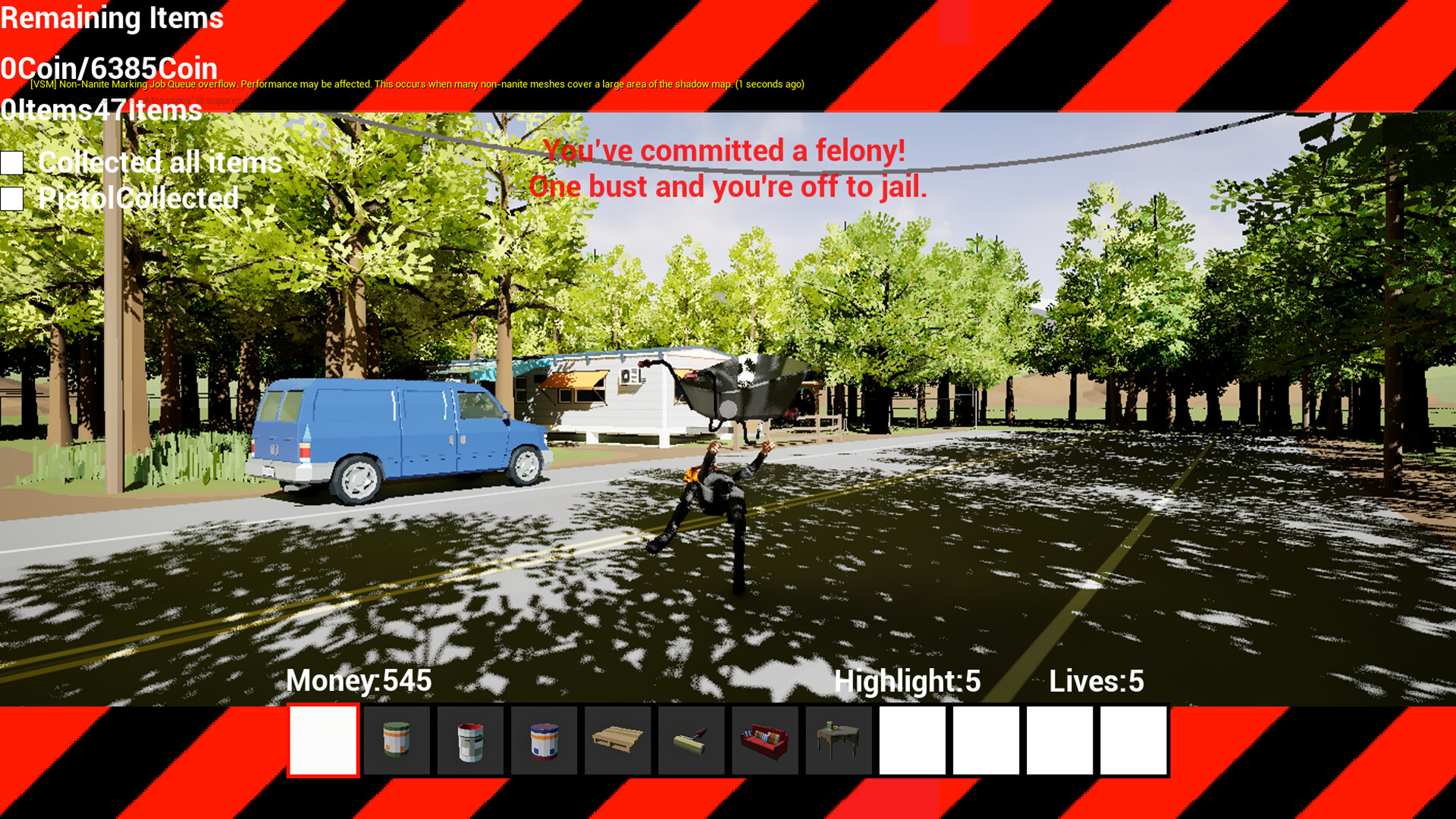1456x819 pixels.
Task: Click the 0Coin/6385Coin progress counter
Action: [108, 68]
